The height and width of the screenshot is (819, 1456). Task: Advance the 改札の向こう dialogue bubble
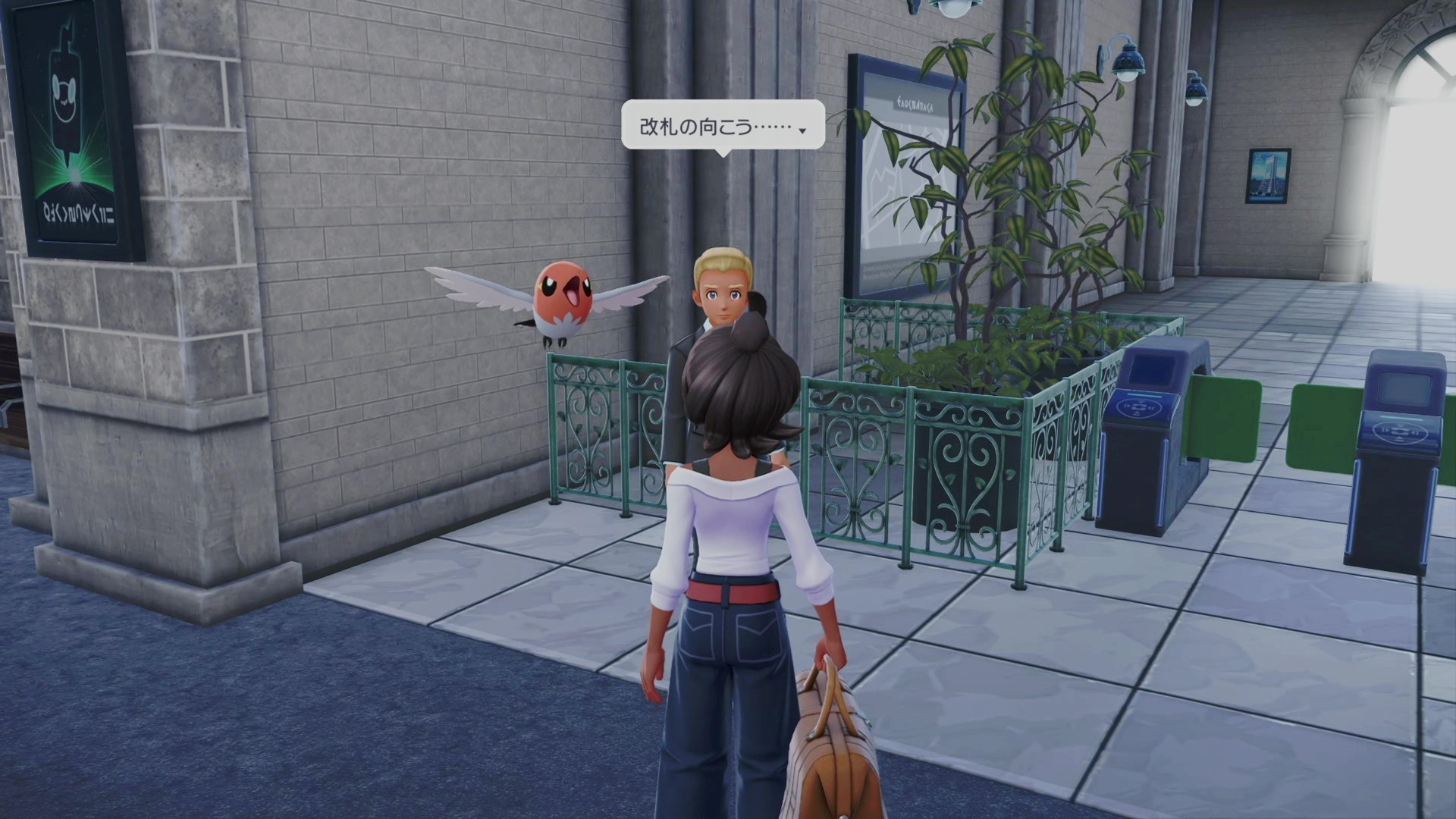pyautogui.click(x=802, y=130)
